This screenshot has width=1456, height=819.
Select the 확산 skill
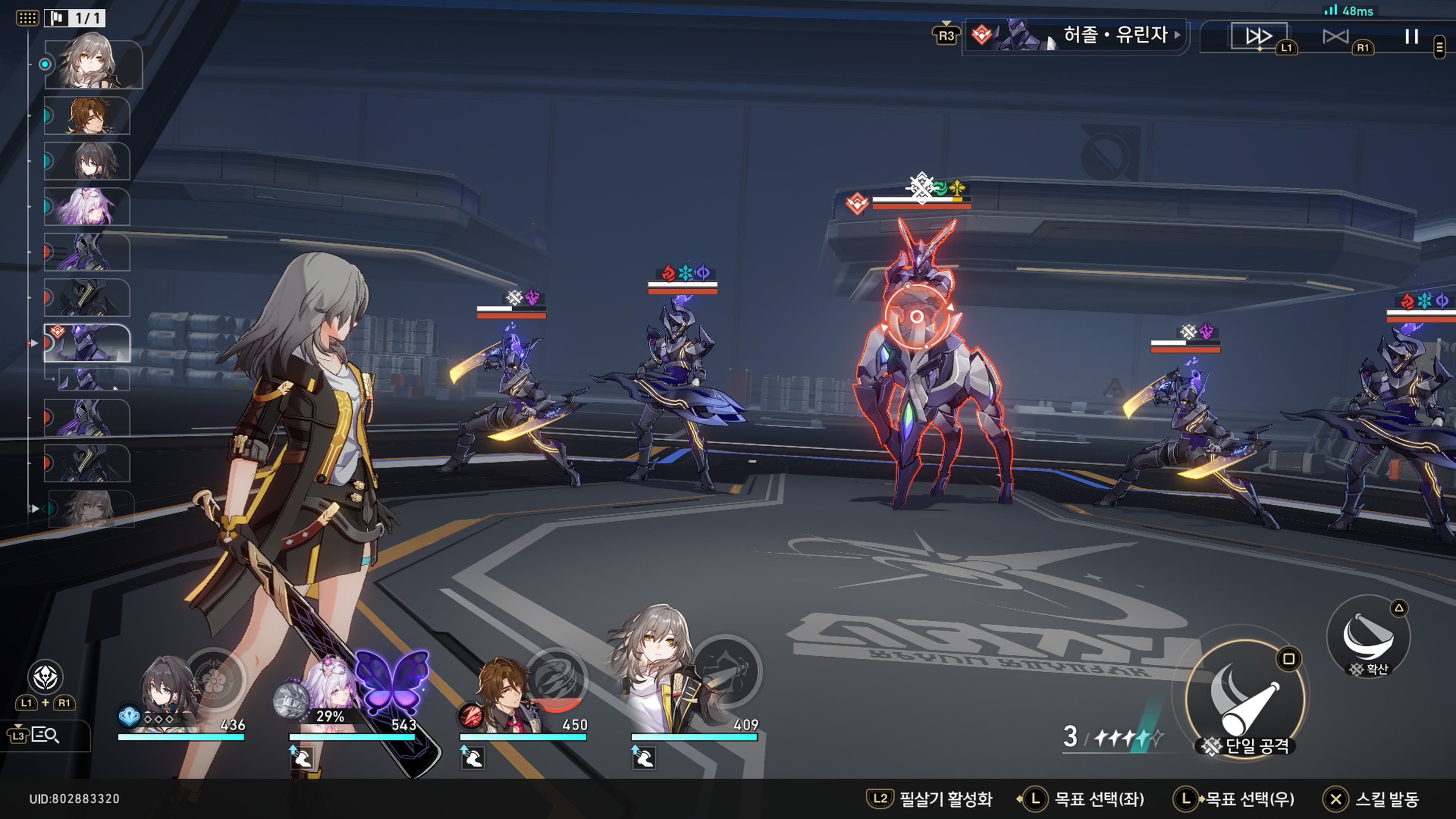click(1368, 637)
